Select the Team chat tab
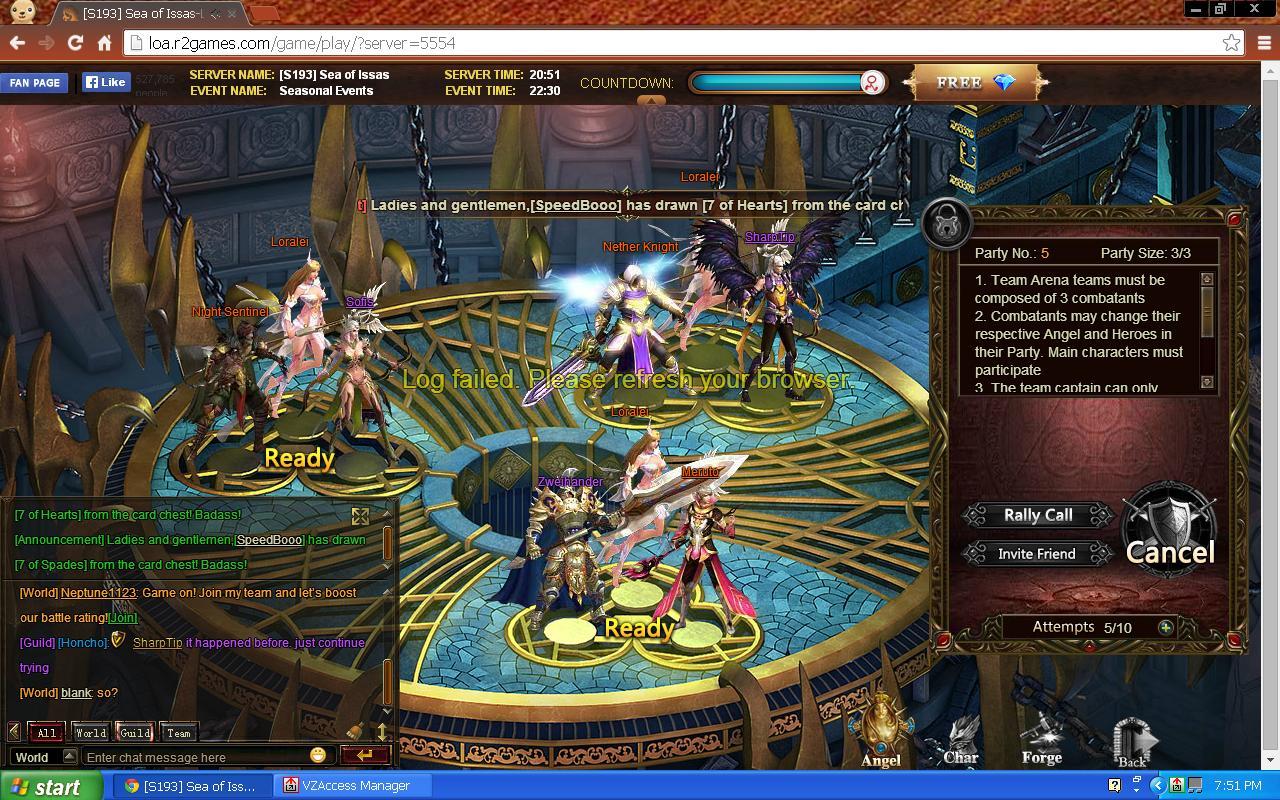 pyautogui.click(x=179, y=732)
